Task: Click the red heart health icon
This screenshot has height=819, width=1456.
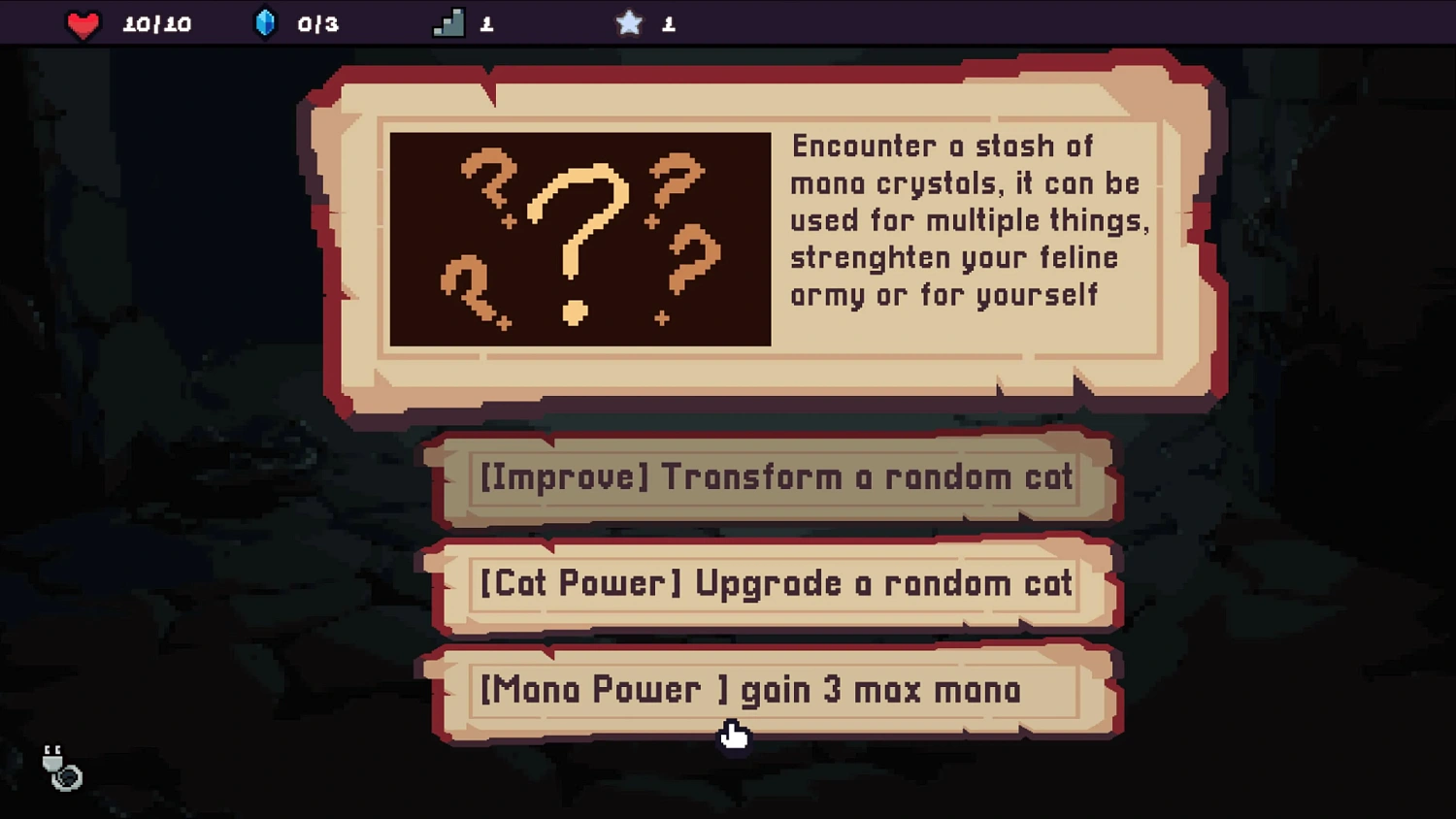Action: [x=83, y=24]
